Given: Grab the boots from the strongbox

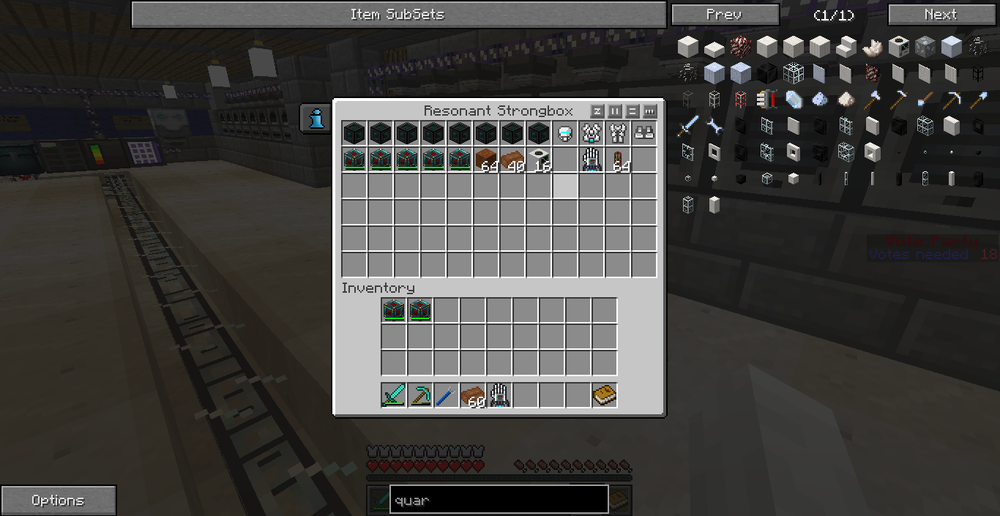Looking at the screenshot, I should pos(644,133).
